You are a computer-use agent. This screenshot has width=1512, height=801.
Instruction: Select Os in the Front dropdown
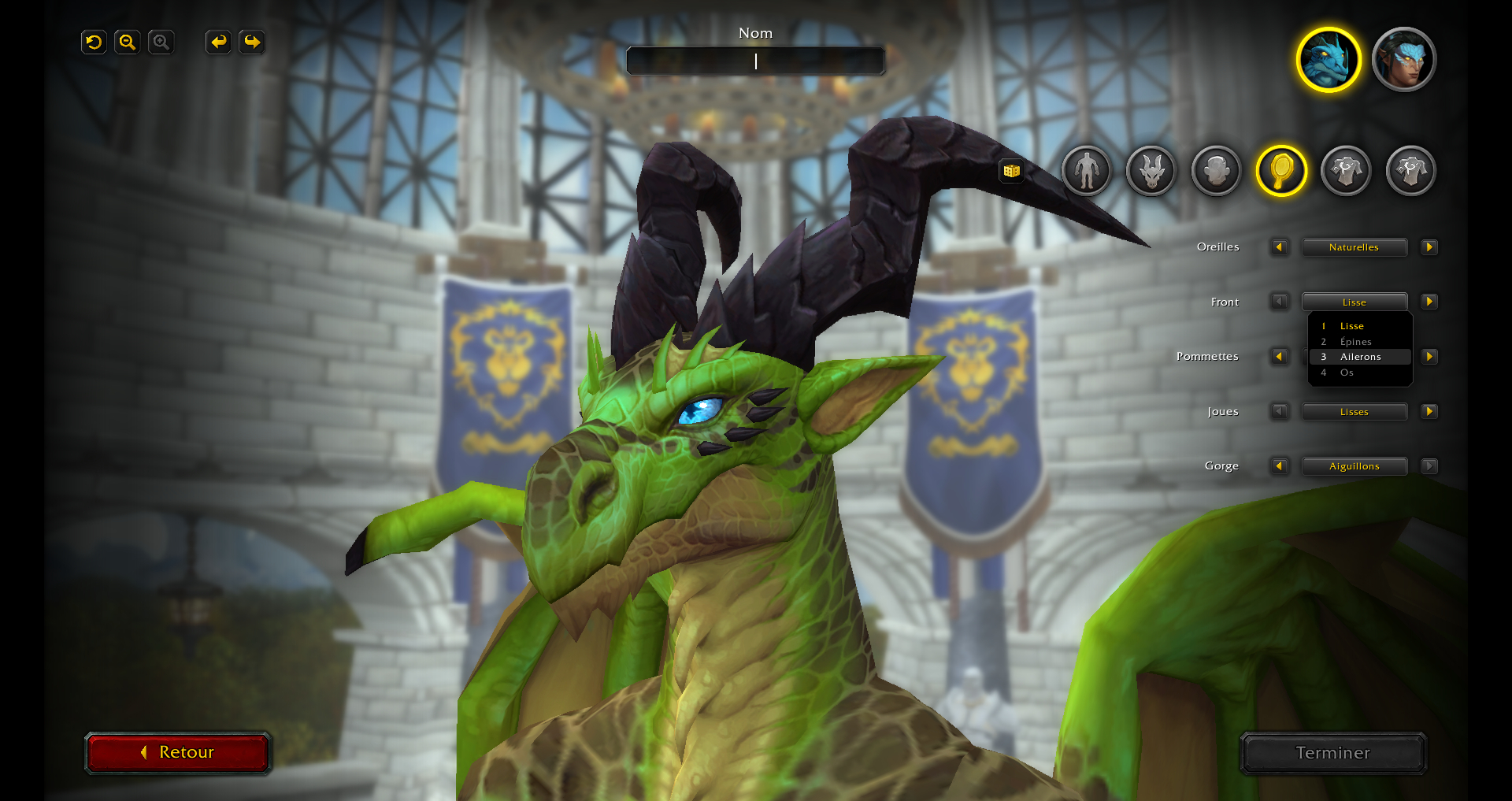click(x=1347, y=373)
